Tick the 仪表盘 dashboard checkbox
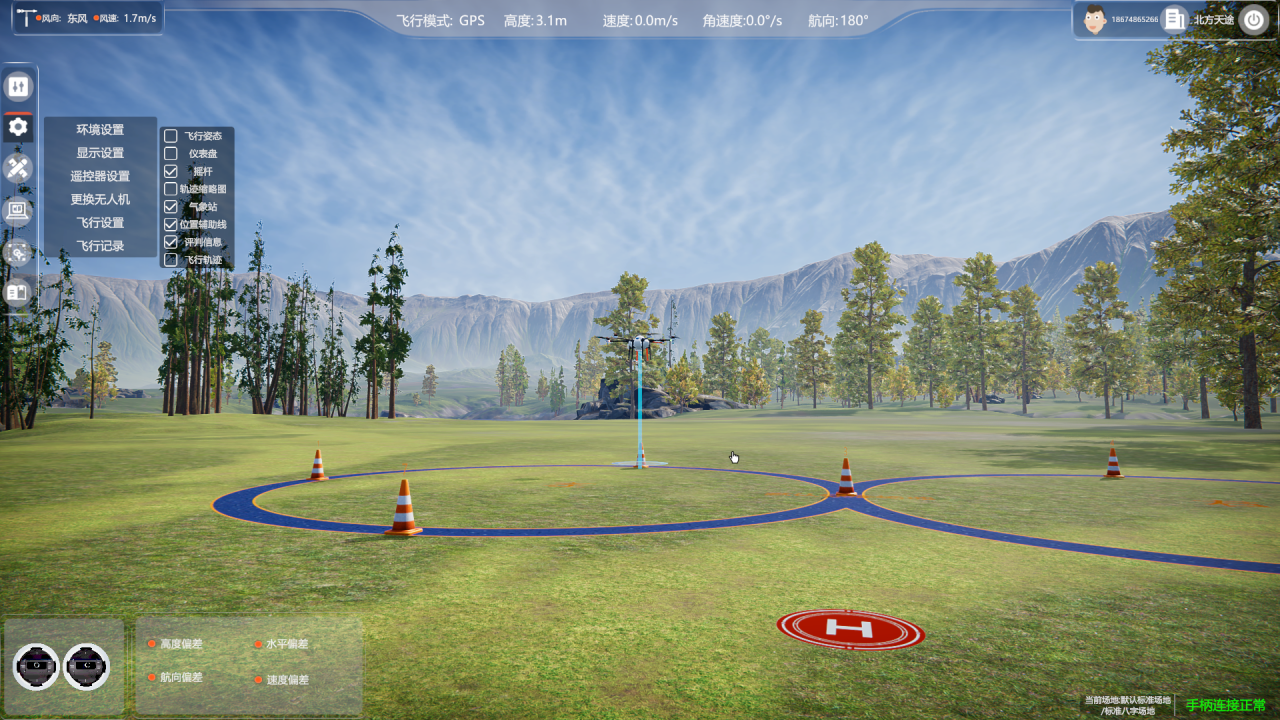Screen dimensions: 1280x720 [x=171, y=154]
